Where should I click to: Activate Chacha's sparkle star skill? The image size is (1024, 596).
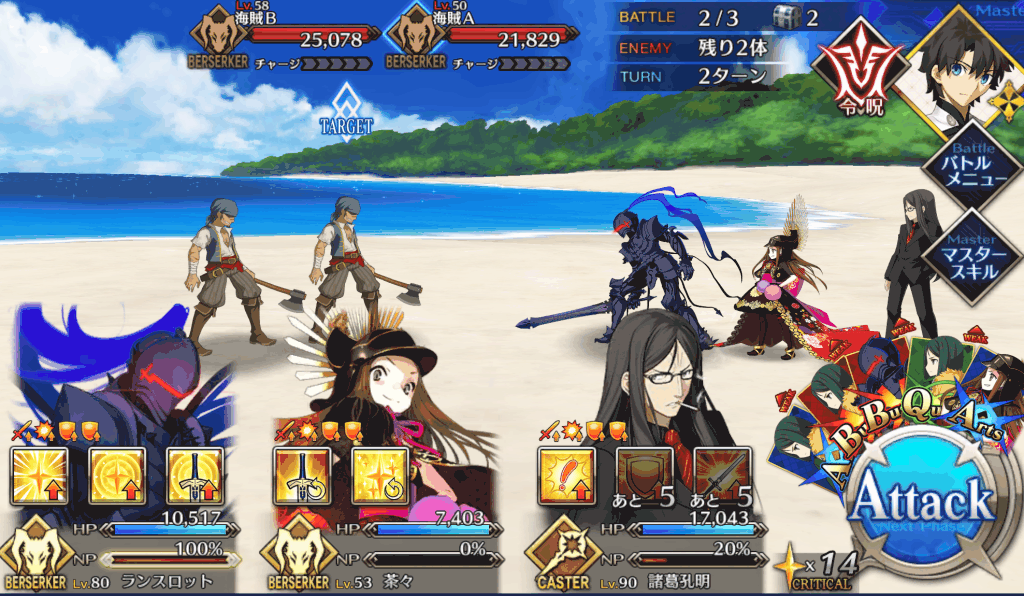(380, 476)
